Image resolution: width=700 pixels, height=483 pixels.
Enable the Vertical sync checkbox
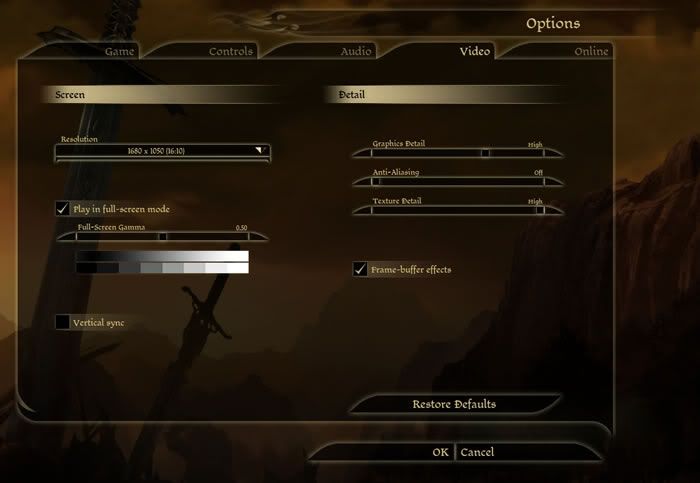point(63,322)
